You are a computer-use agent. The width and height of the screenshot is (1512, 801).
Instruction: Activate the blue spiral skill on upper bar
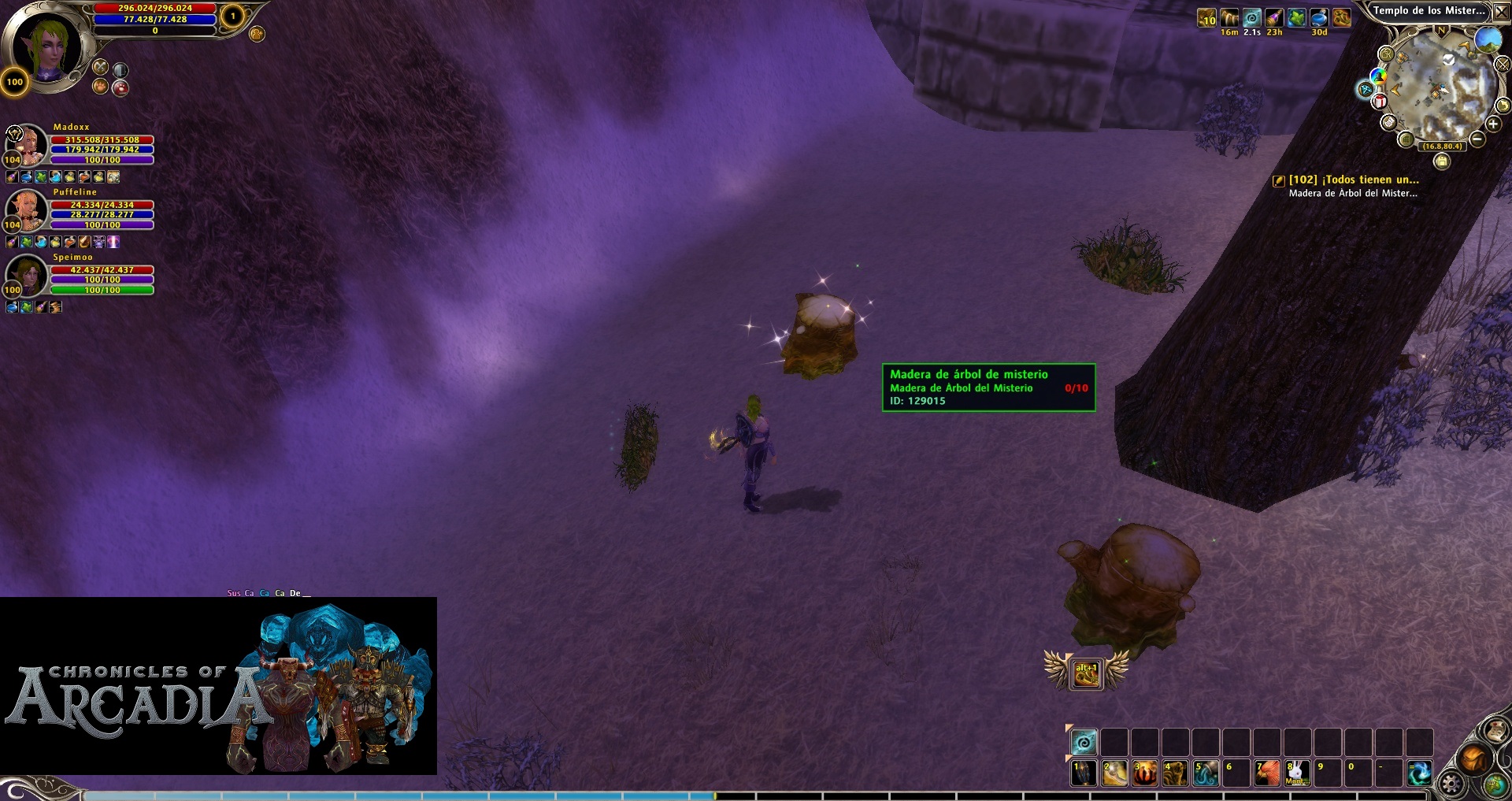[x=1084, y=742]
